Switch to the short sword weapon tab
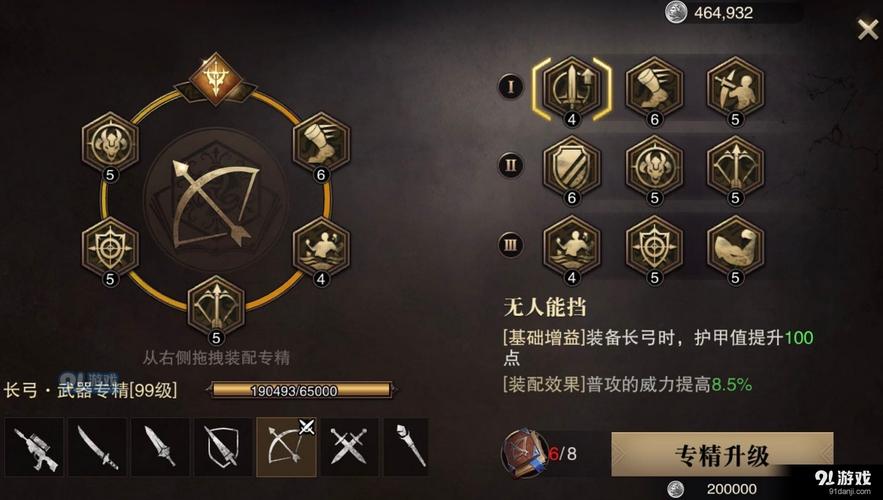The image size is (883, 500). pos(160,446)
